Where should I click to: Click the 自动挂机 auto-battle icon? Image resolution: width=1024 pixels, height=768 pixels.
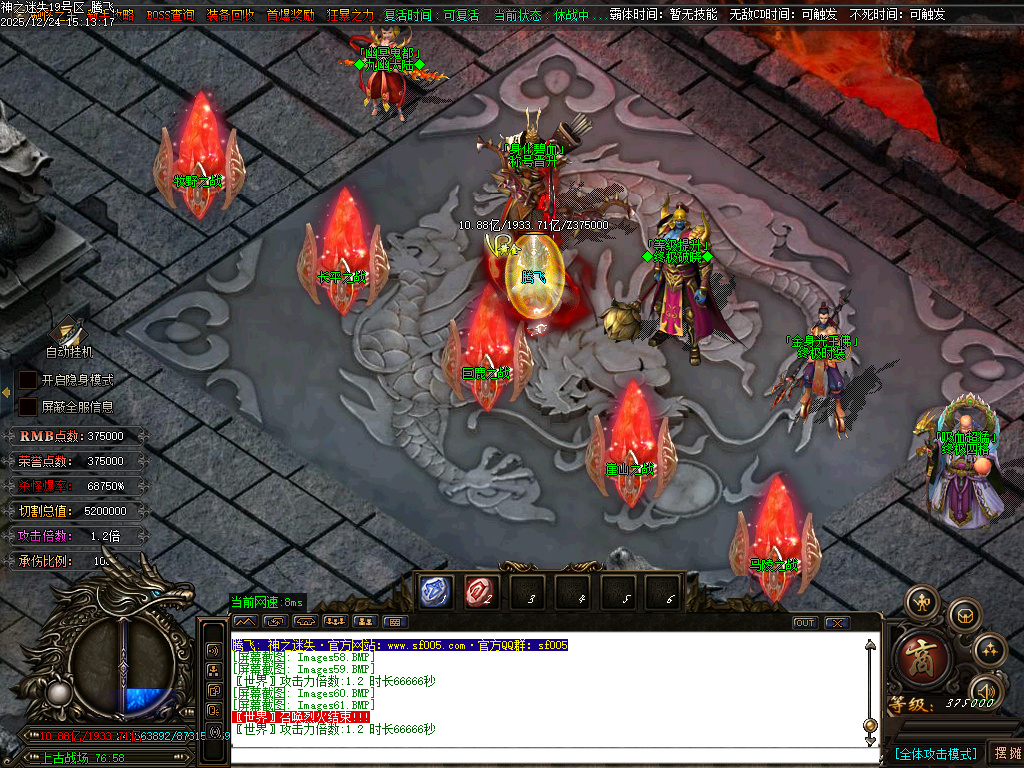[x=69, y=331]
